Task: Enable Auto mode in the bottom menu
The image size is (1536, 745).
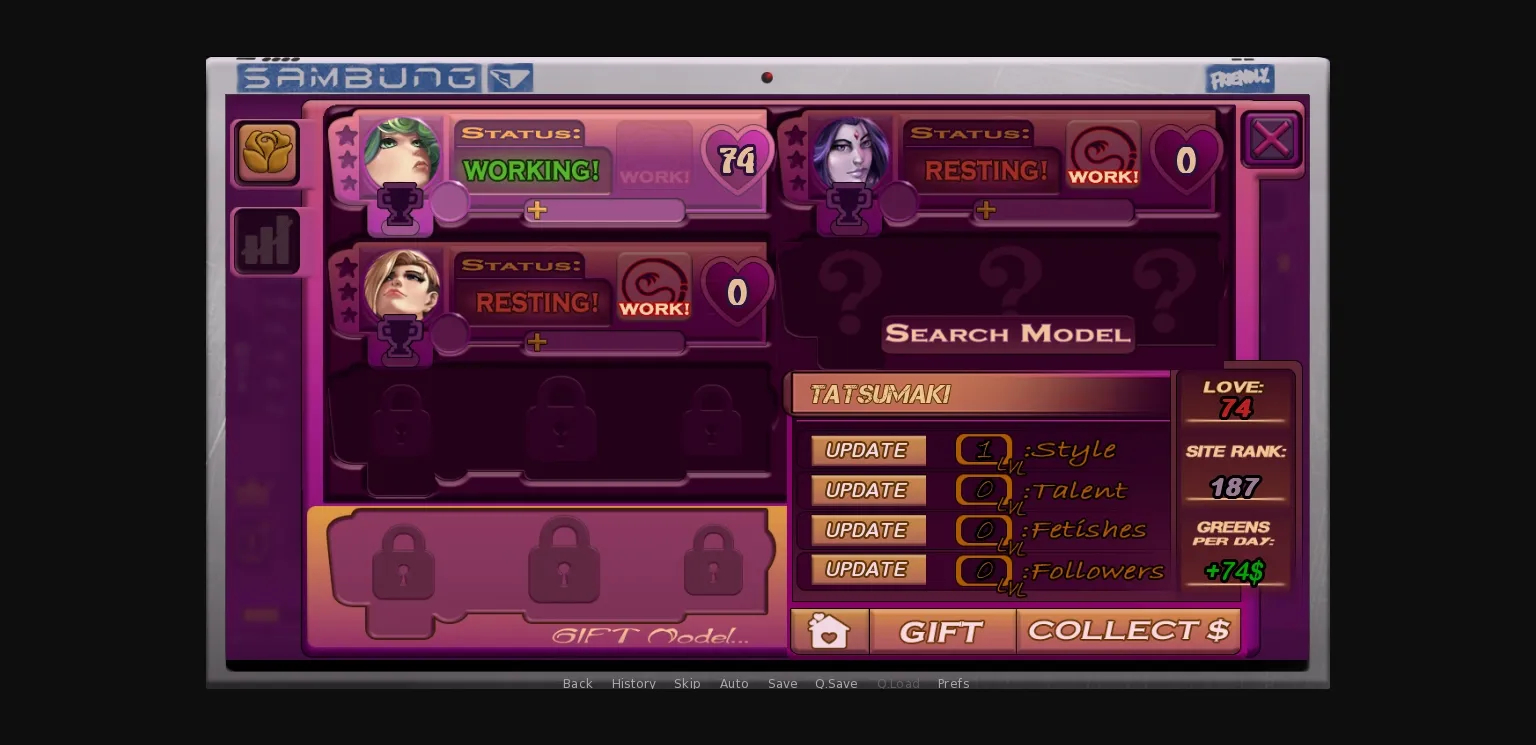Action: (734, 683)
